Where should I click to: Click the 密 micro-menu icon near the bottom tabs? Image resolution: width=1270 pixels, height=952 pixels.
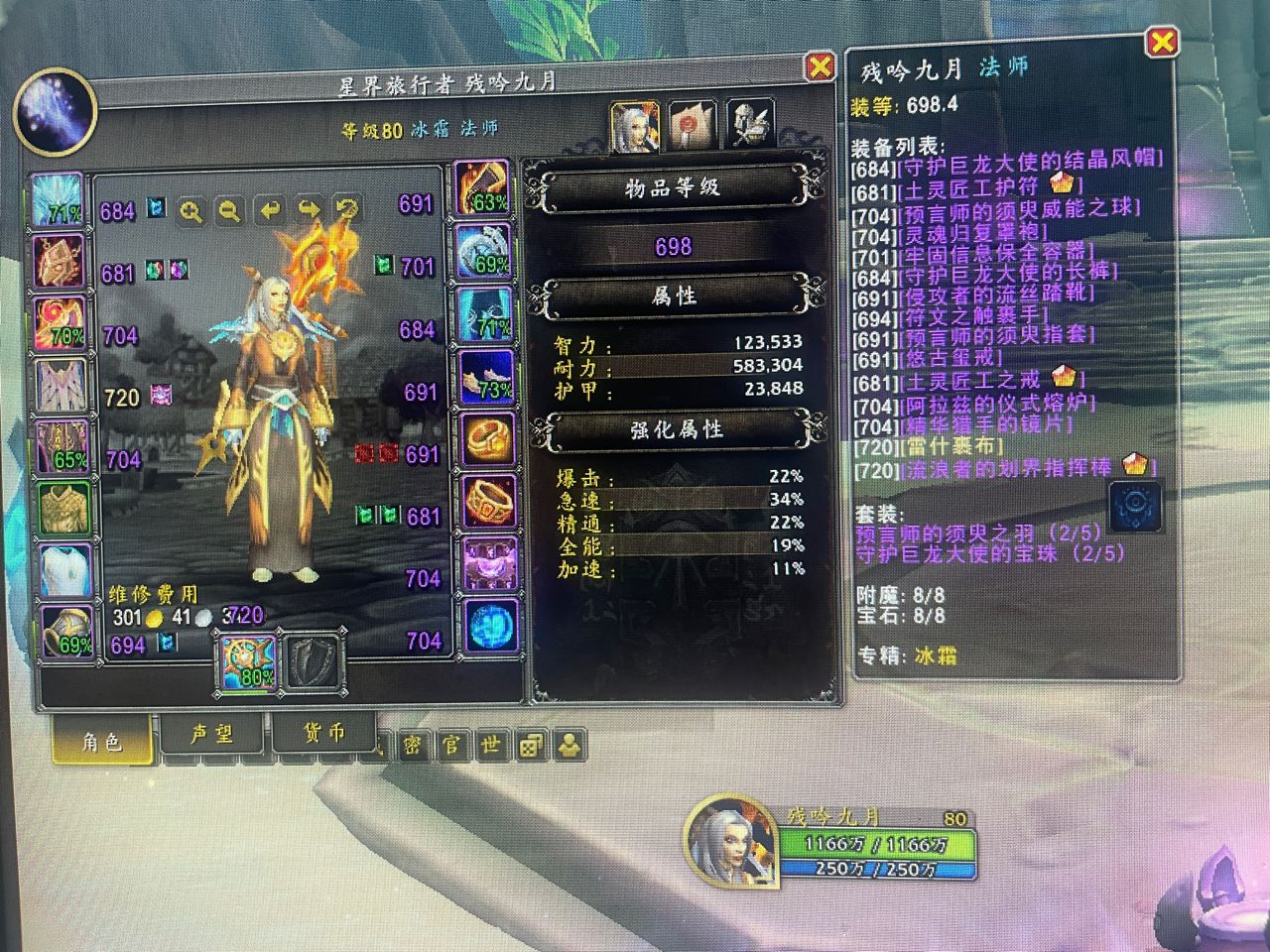[x=413, y=745]
